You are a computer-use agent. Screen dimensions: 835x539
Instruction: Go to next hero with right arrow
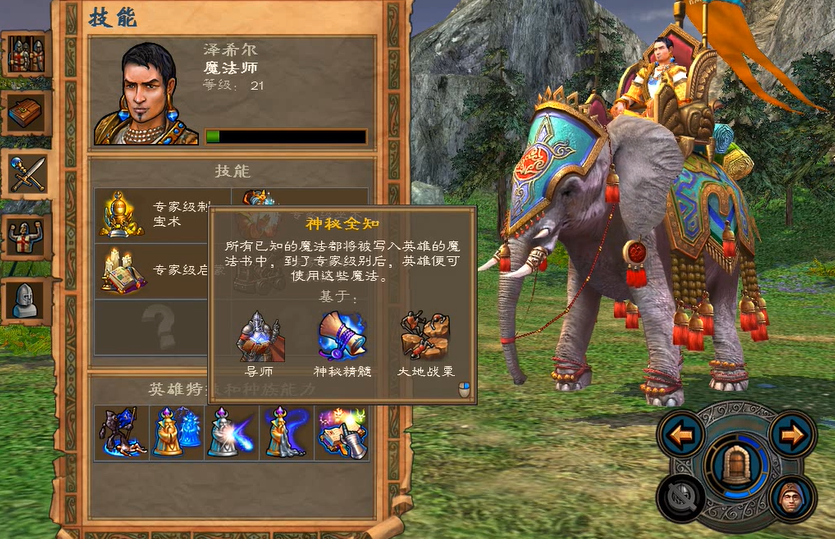click(792, 436)
